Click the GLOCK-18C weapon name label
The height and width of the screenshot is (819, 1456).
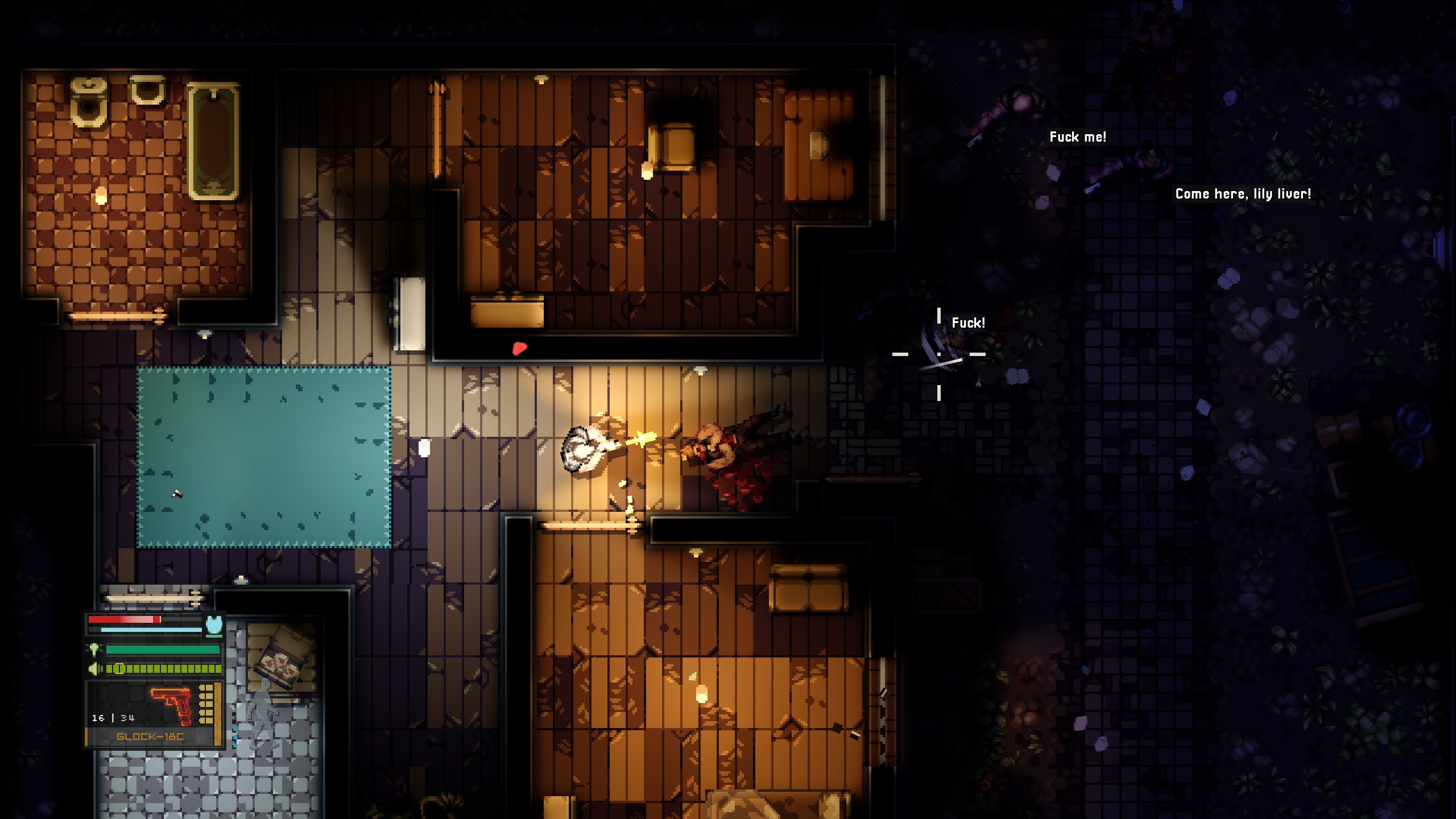point(151,738)
